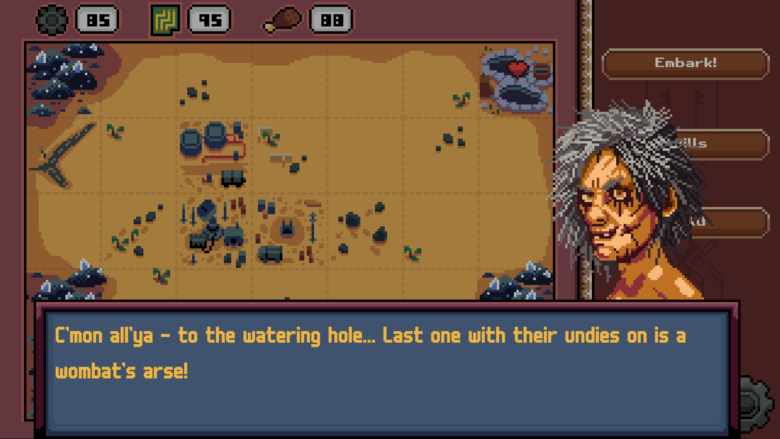Click the Embark! button
This screenshot has height=439, width=780.
coord(685,64)
